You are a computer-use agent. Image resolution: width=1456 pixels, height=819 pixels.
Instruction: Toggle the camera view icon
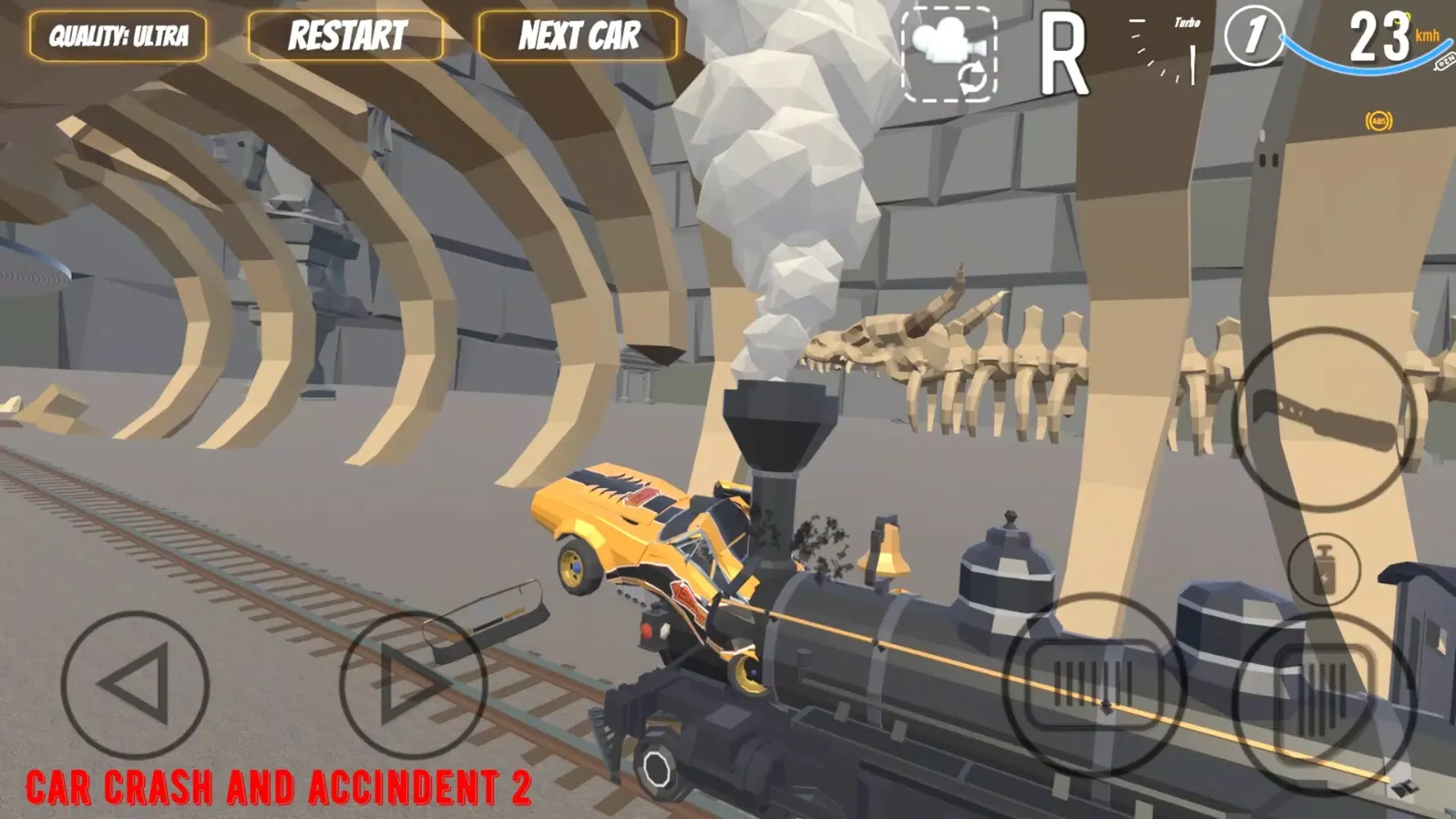(x=949, y=54)
